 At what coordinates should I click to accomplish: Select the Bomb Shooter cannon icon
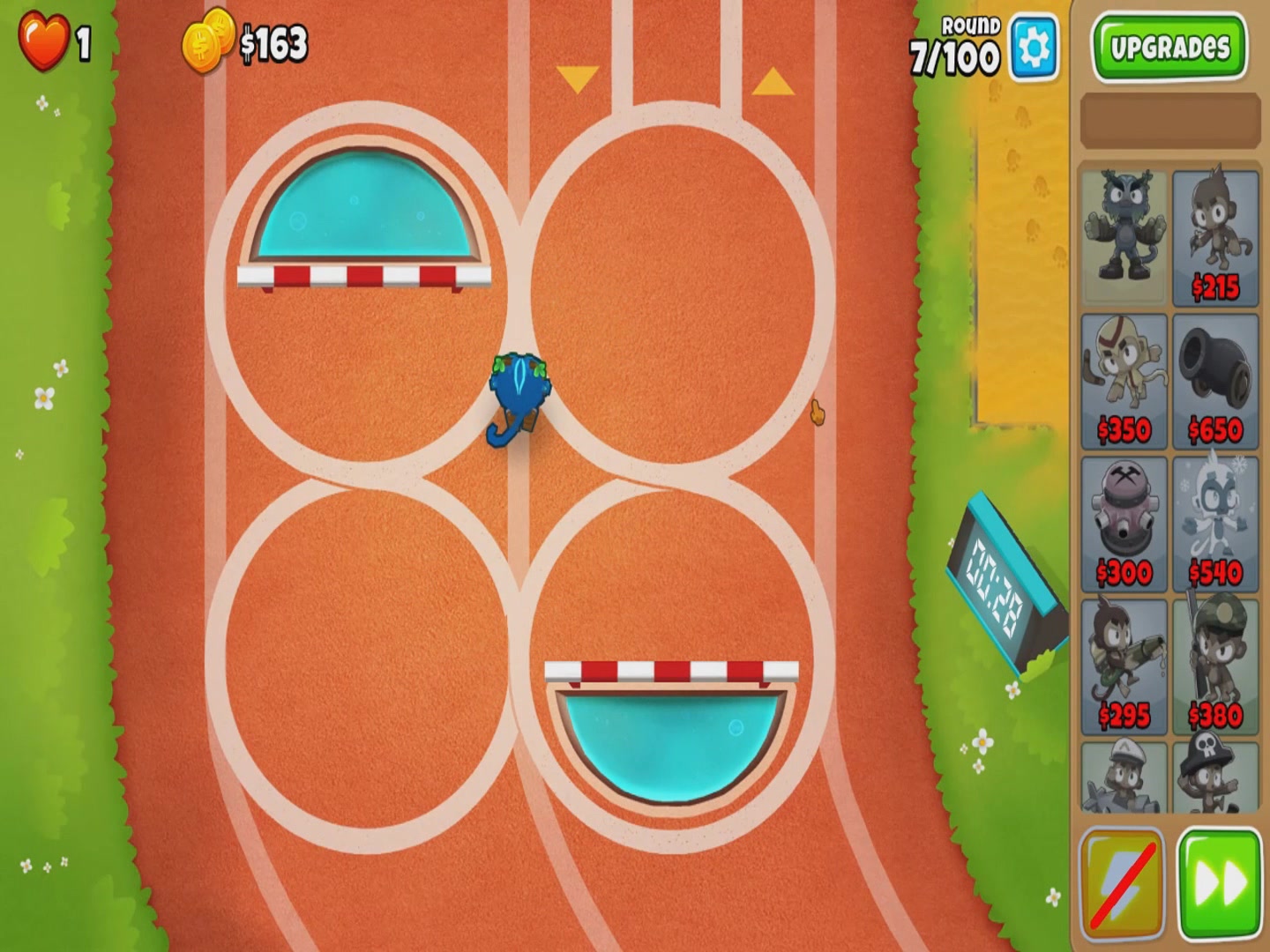pyautogui.click(x=1215, y=379)
